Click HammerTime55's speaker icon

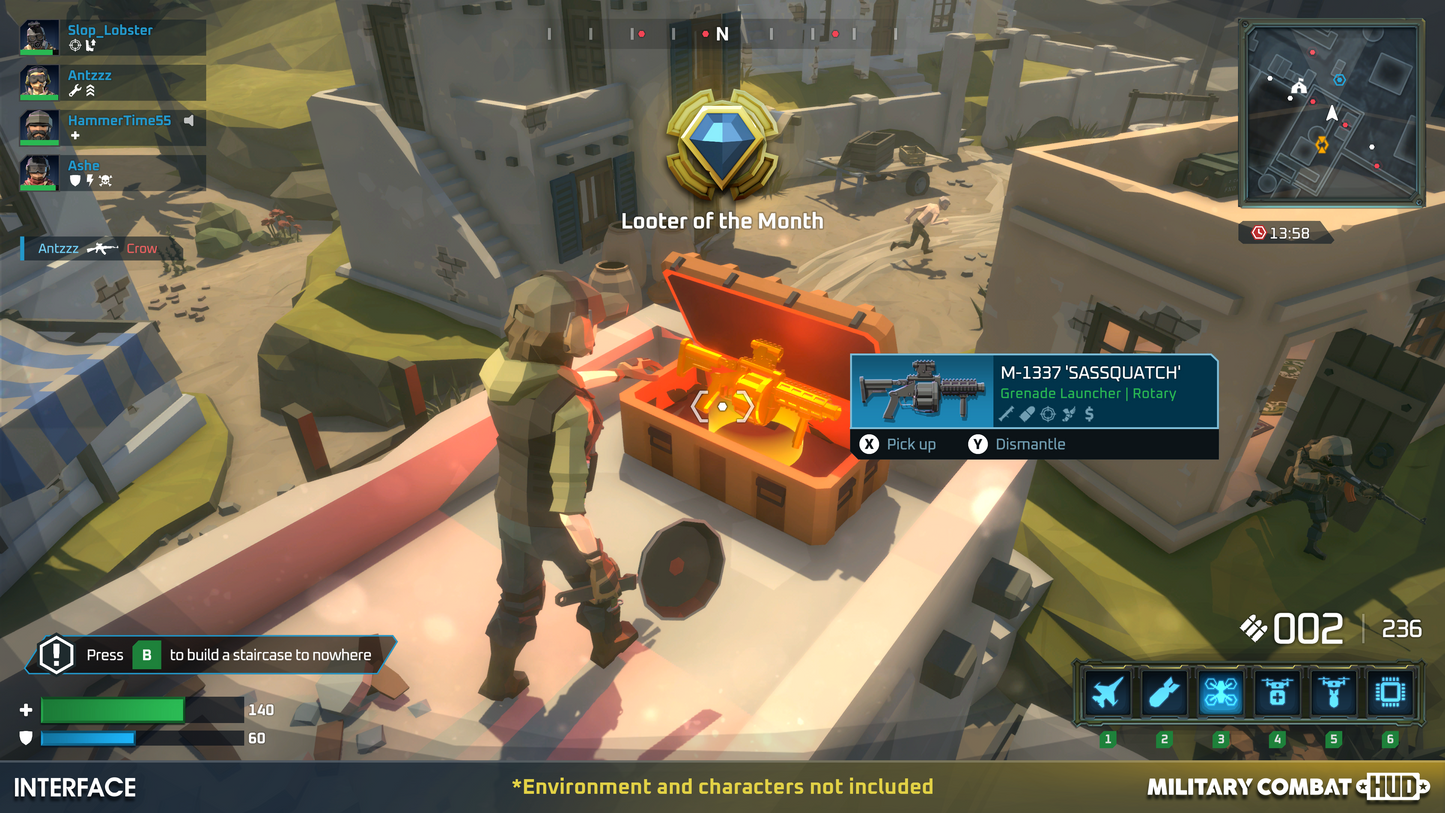[188, 121]
